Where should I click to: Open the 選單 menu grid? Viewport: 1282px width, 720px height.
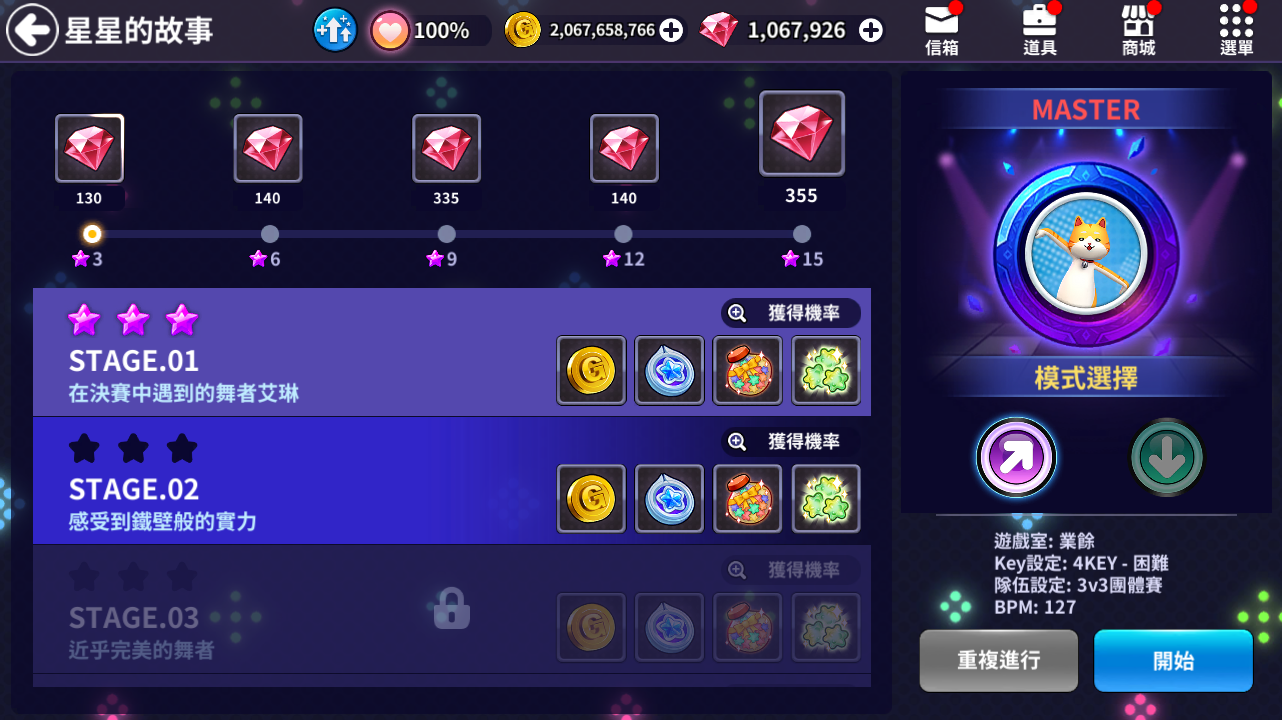pos(1236,30)
